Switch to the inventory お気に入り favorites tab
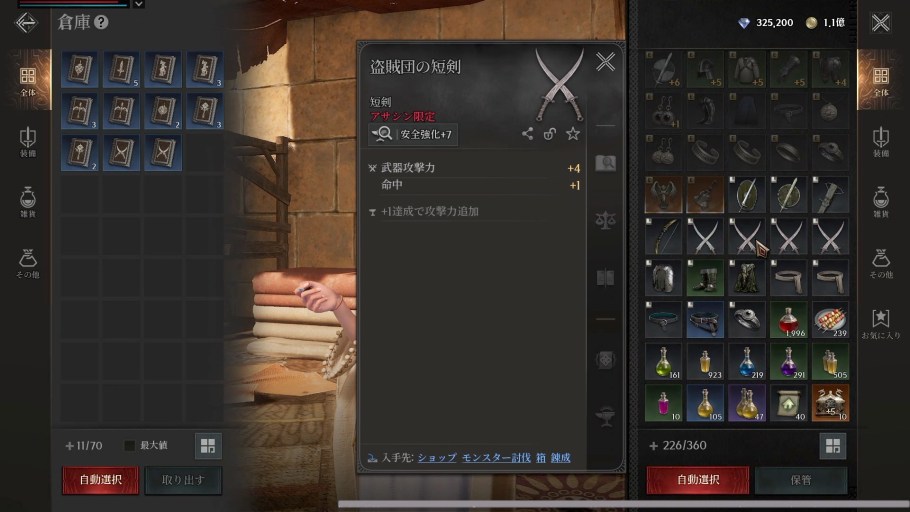910x512 pixels. [x=880, y=323]
